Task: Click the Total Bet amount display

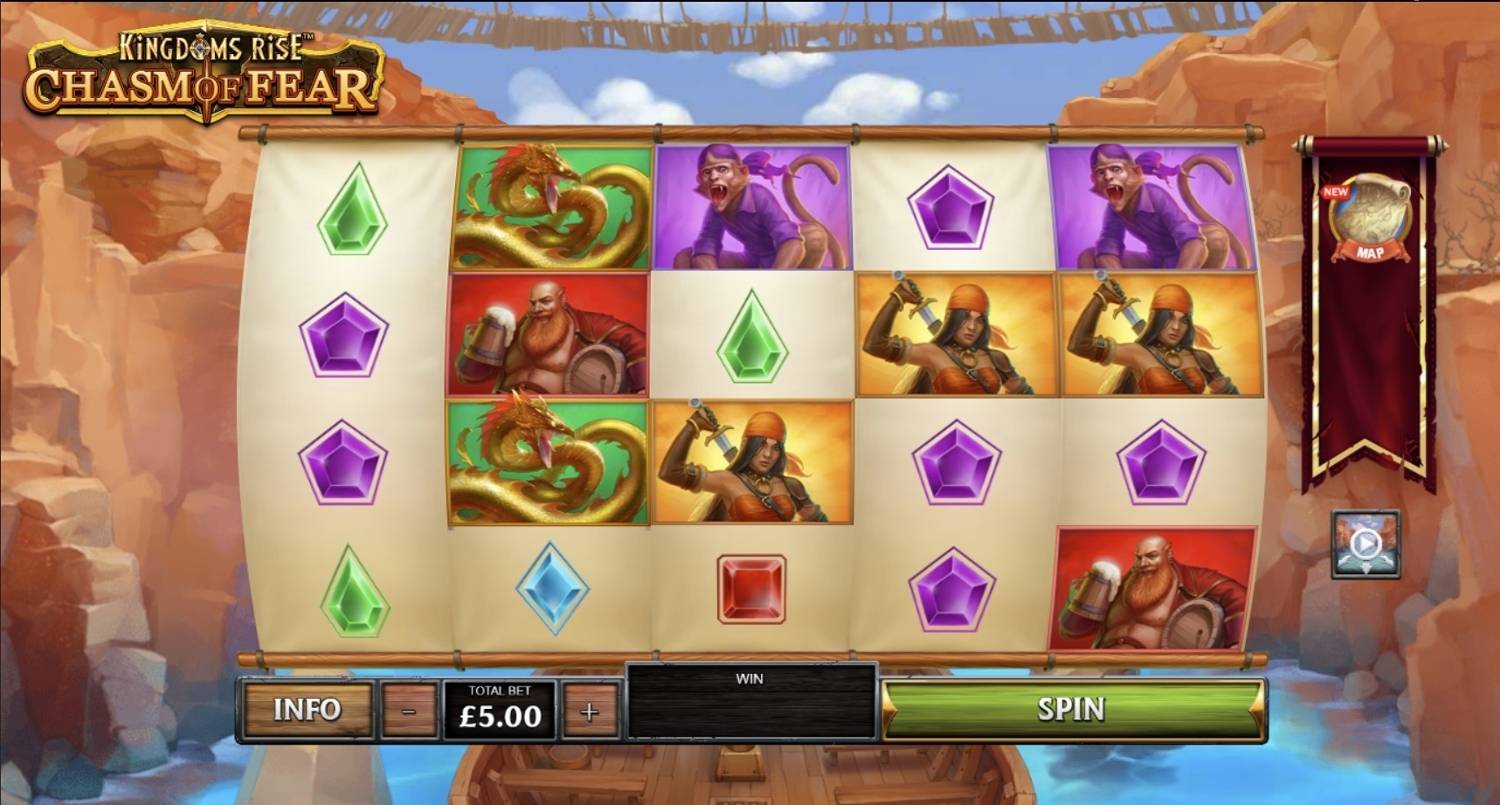Action: (x=498, y=711)
